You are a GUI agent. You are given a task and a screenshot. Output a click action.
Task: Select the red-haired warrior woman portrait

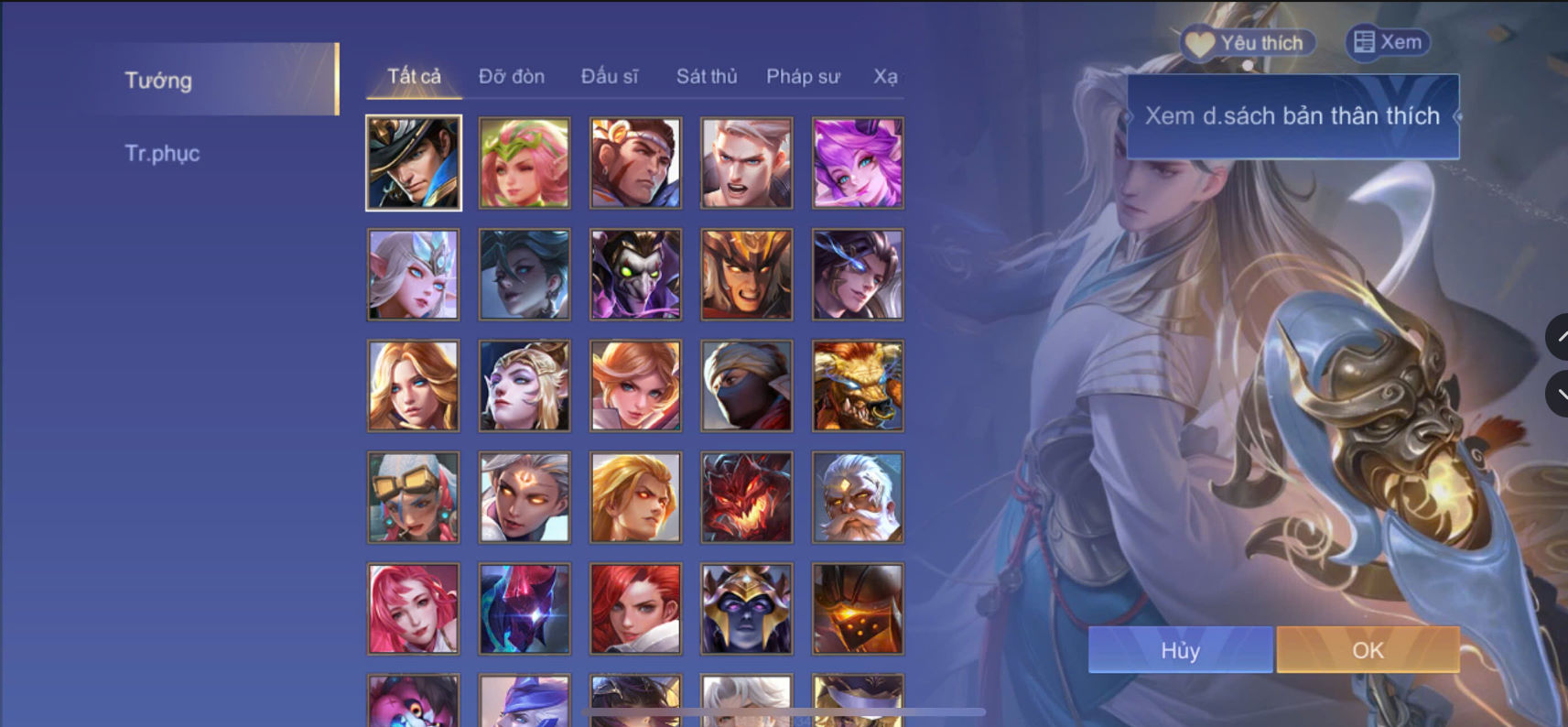pyautogui.click(x=635, y=608)
